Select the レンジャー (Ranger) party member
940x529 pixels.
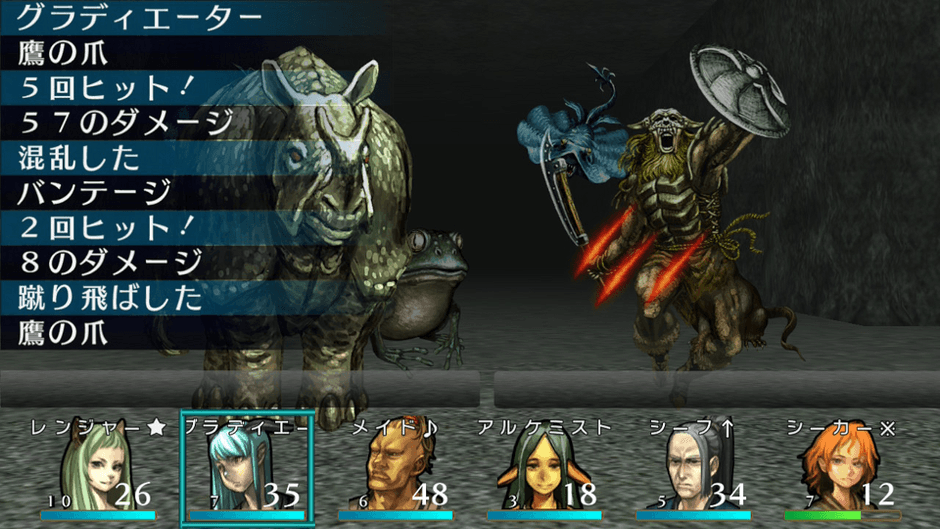click(x=98, y=470)
